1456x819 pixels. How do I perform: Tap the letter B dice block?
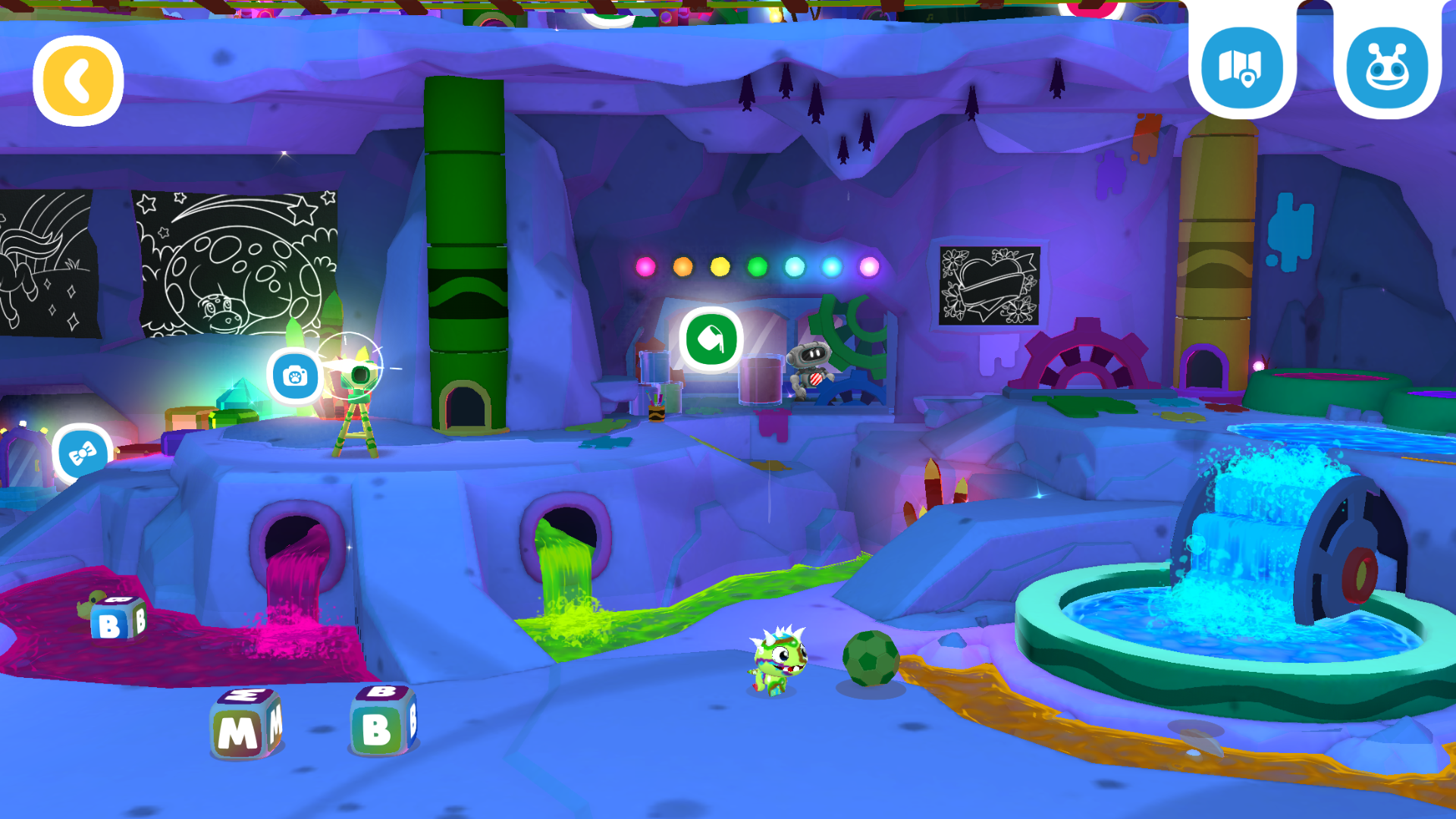click(383, 720)
